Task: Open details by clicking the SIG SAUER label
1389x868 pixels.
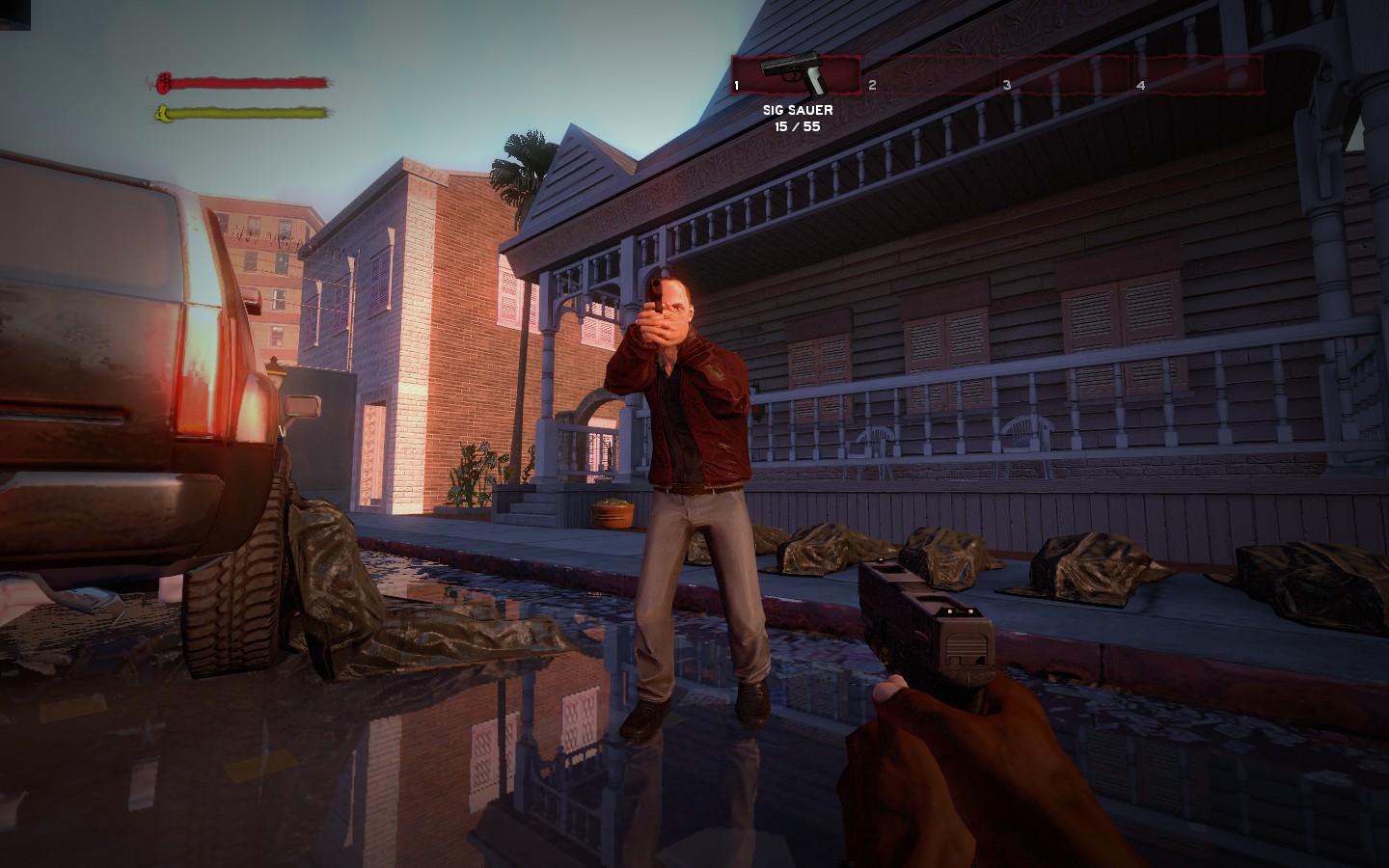Action: click(799, 110)
